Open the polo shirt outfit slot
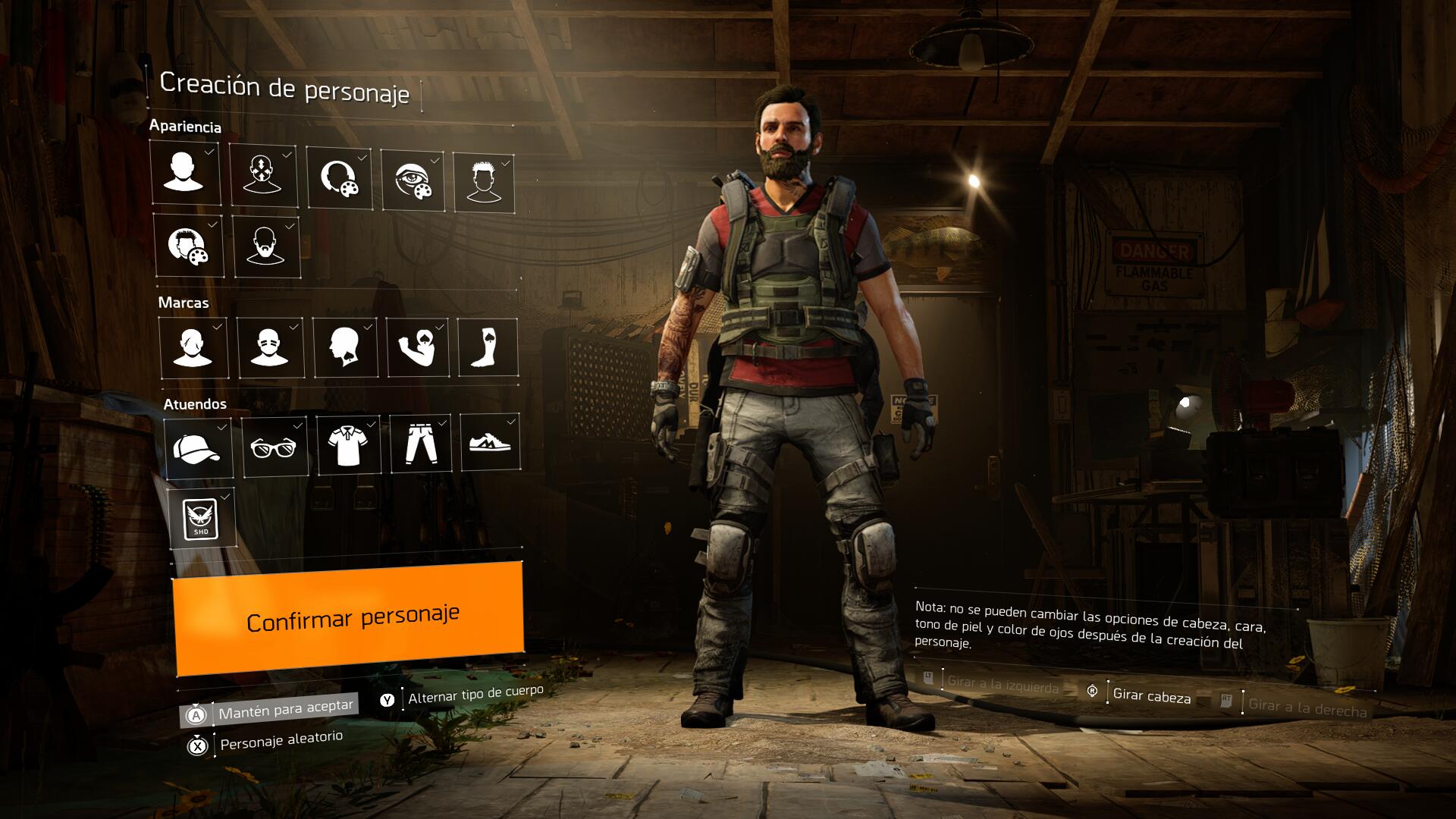The height and width of the screenshot is (819, 1456). [x=348, y=445]
